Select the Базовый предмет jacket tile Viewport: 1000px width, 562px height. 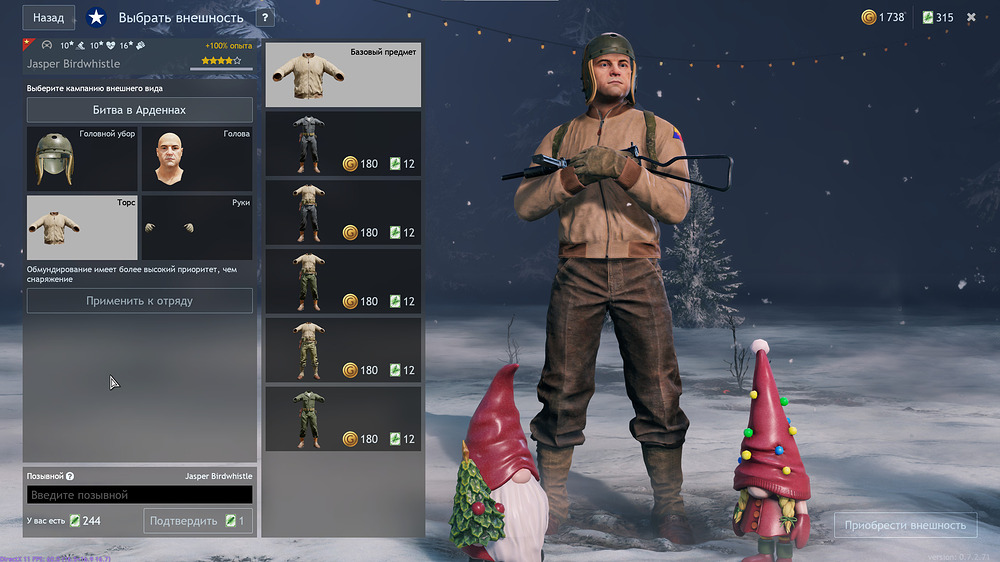pos(343,75)
